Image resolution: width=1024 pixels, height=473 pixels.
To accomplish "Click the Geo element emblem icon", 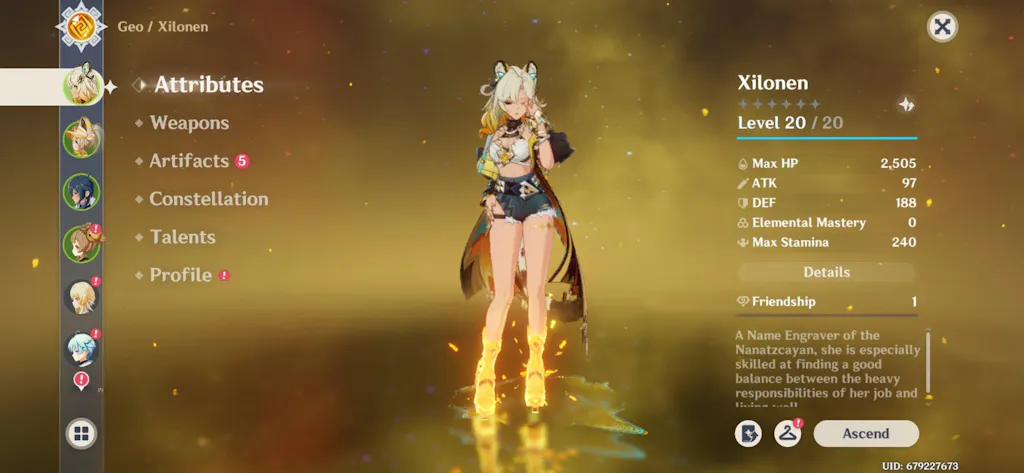I will point(81,25).
